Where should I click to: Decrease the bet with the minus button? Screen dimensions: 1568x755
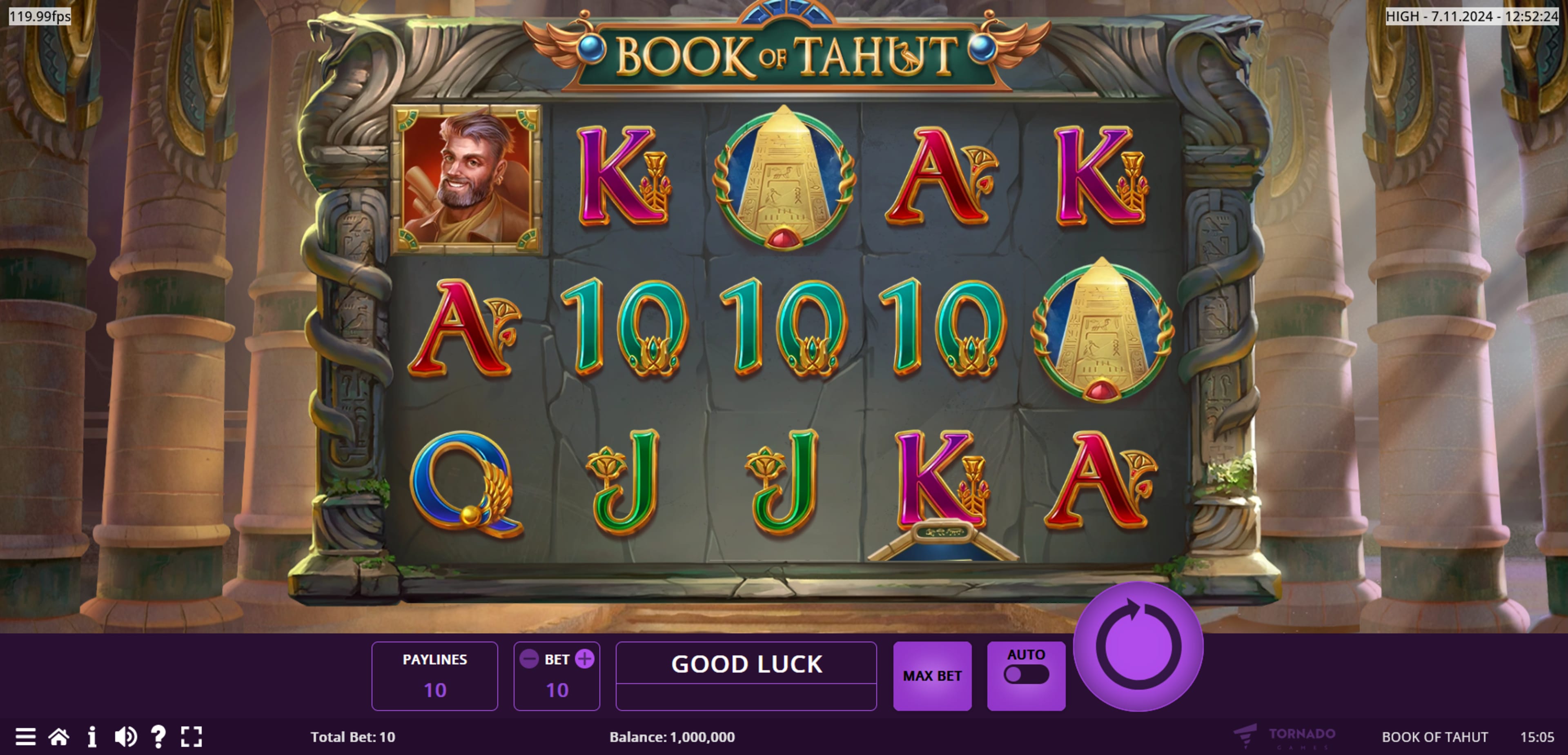coord(529,659)
